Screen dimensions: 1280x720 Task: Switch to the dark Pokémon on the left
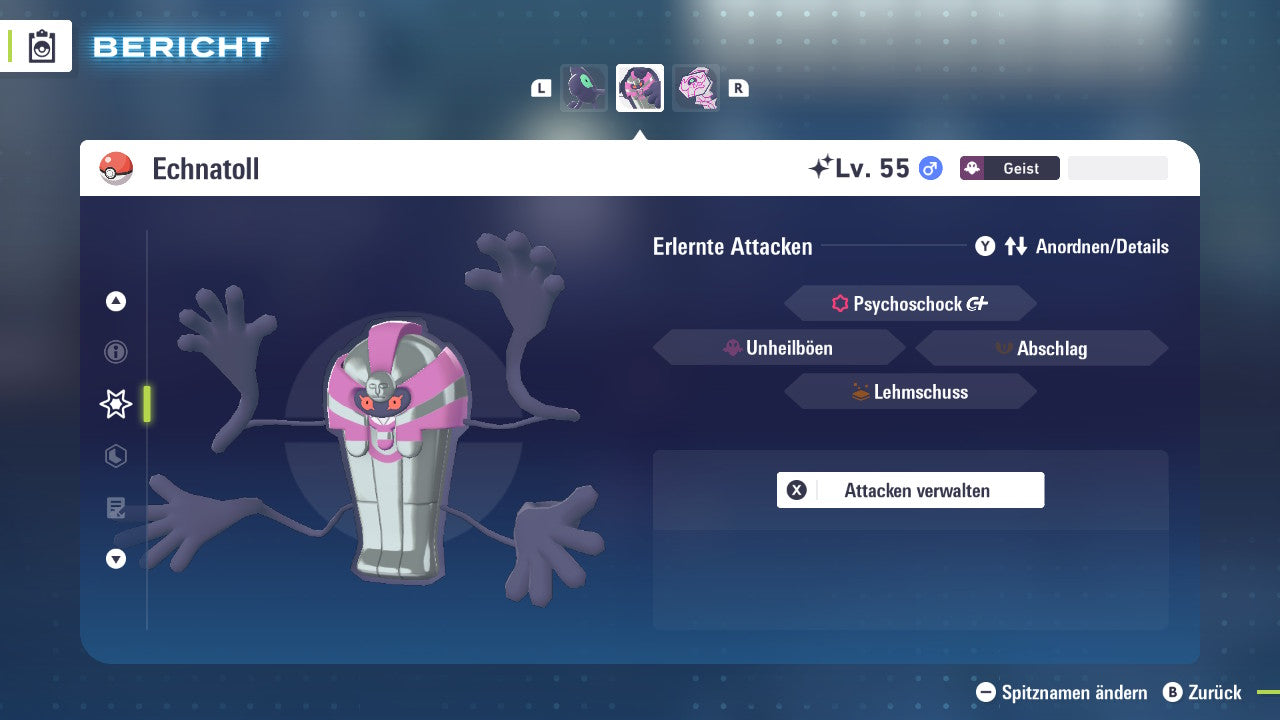coord(584,88)
